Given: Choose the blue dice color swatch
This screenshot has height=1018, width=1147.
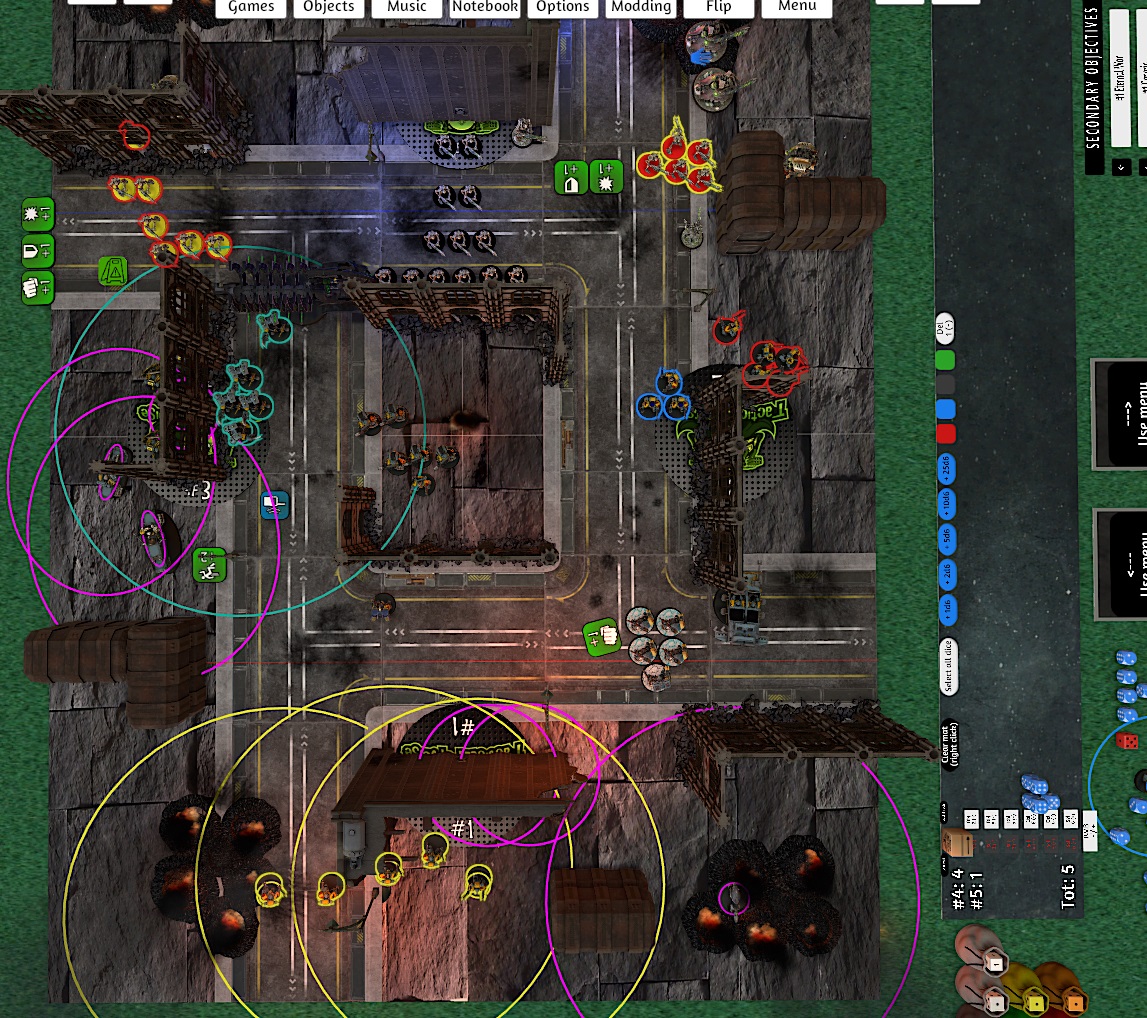Looking at the screenshot, I should pos(945,409).
